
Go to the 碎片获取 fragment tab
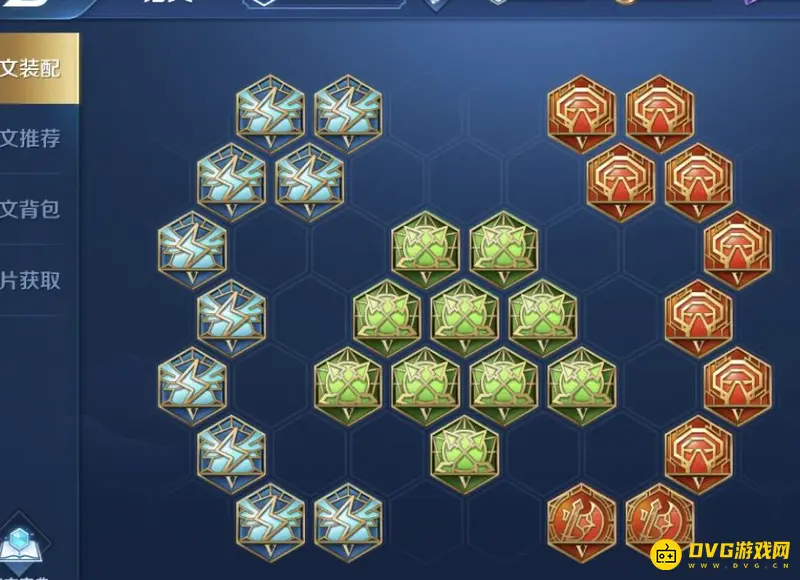click(35, 281)
